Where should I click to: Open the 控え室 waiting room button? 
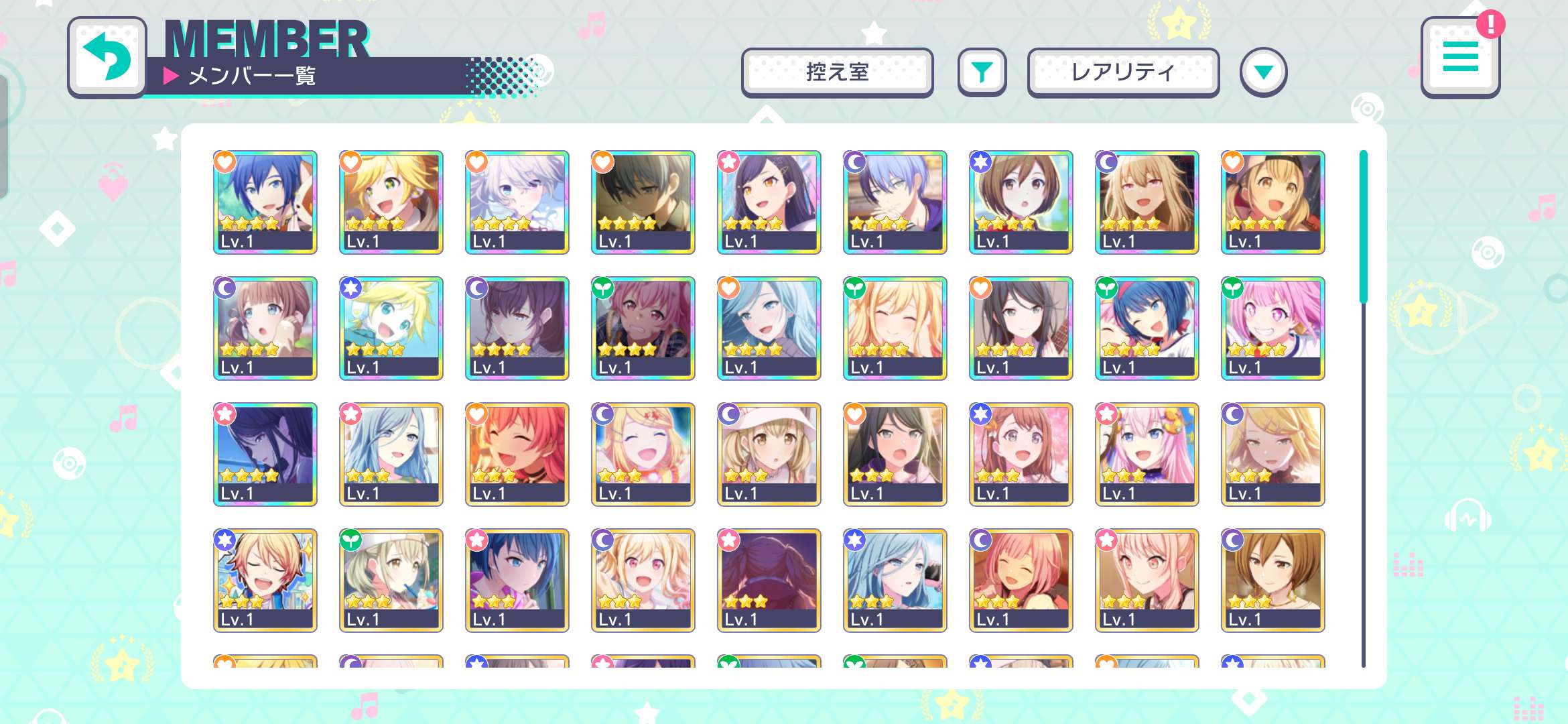point(837,72)
